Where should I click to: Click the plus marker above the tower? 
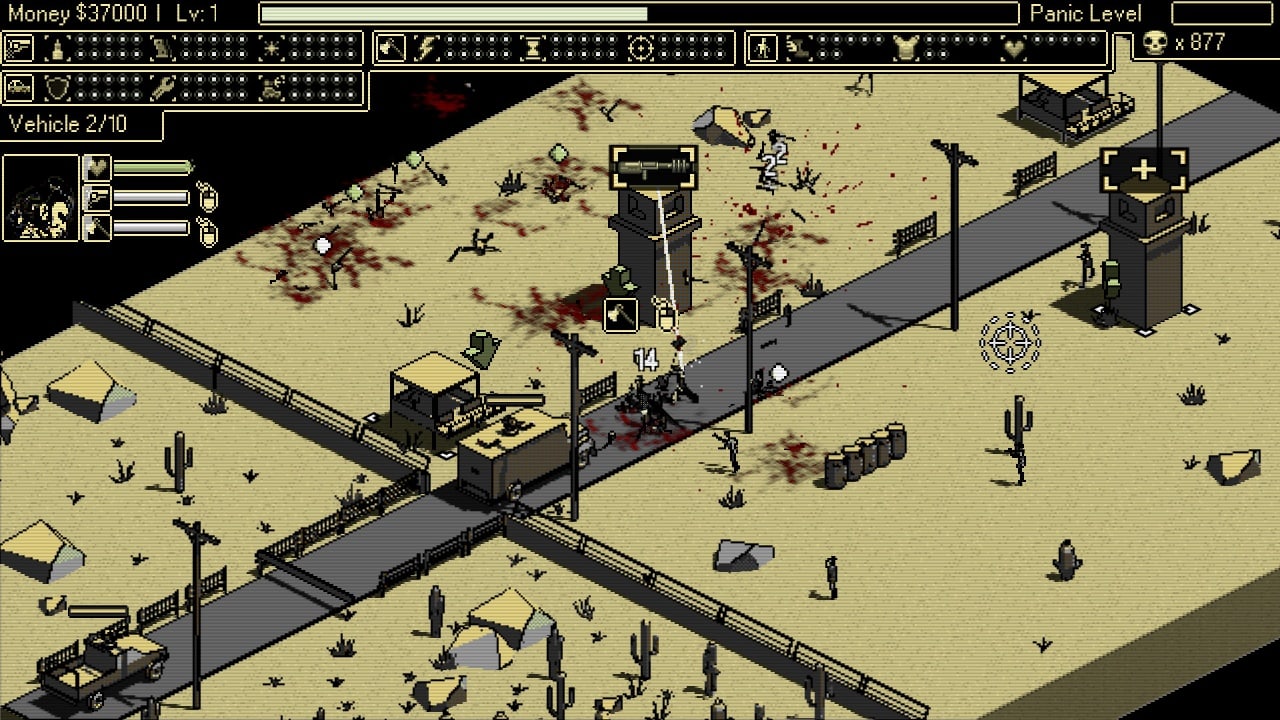(1143, 171)
